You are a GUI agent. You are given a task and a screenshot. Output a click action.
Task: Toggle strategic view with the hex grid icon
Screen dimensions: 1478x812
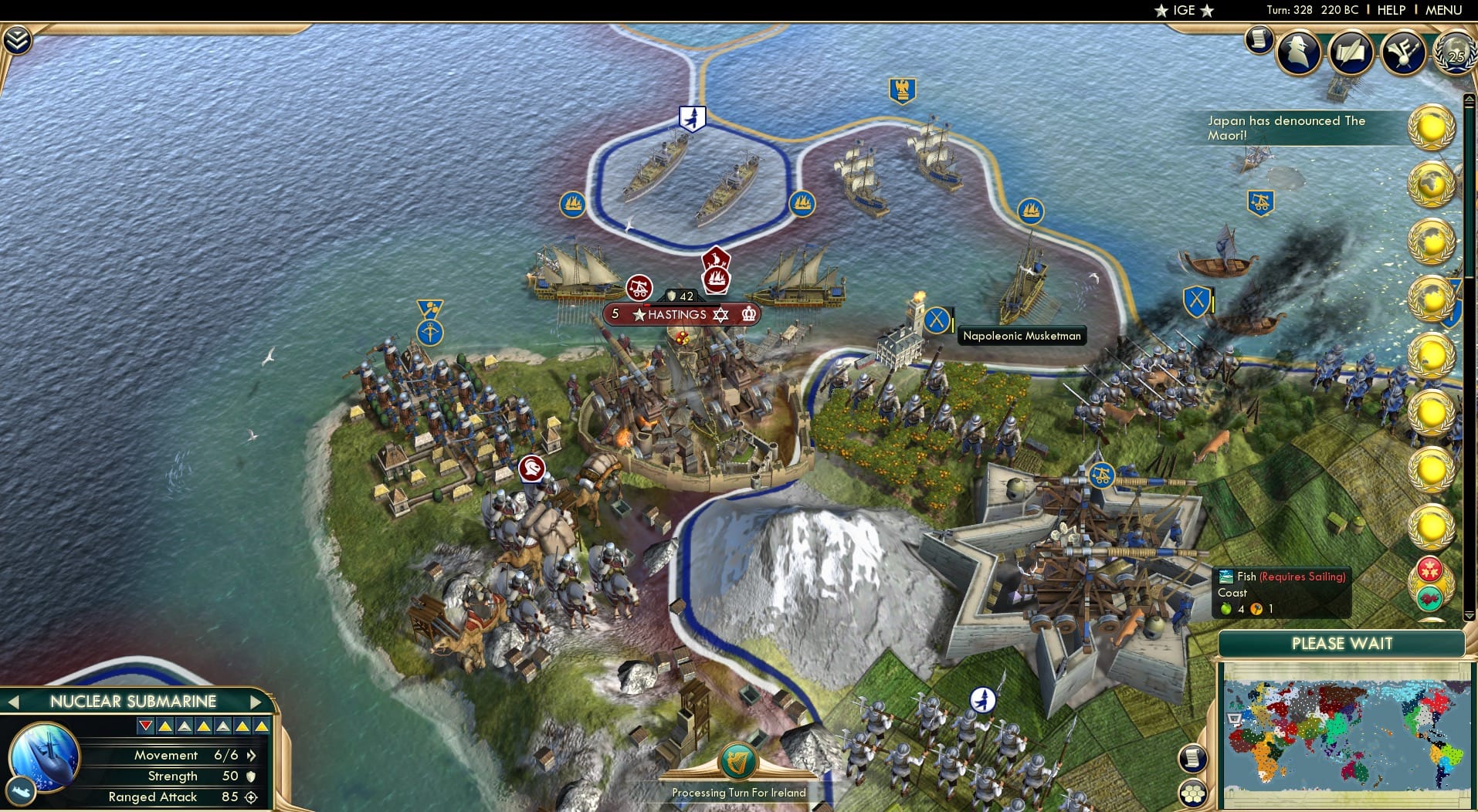[1193, 793]
